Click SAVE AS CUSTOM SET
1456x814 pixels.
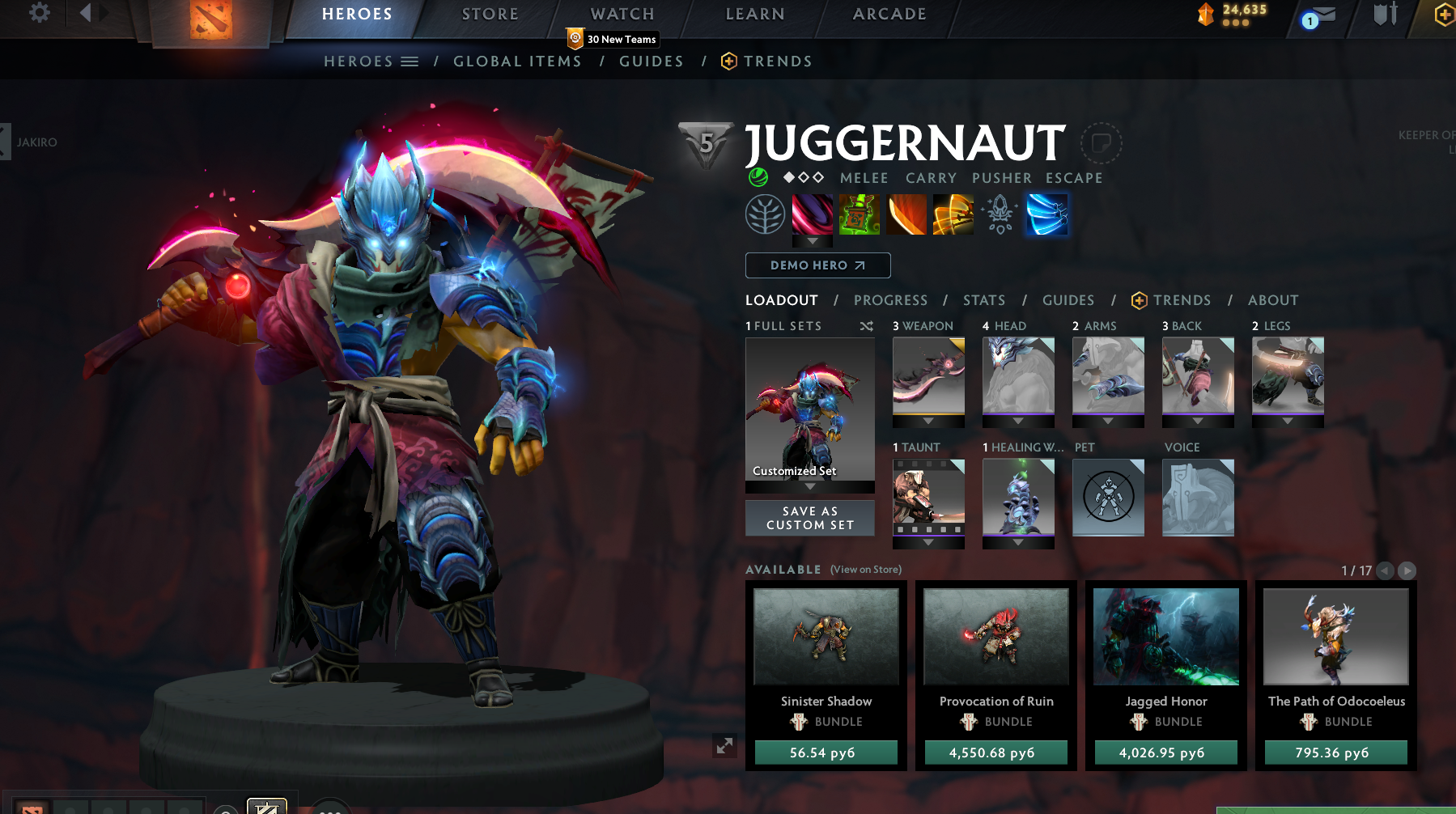(x=809, y=518)
